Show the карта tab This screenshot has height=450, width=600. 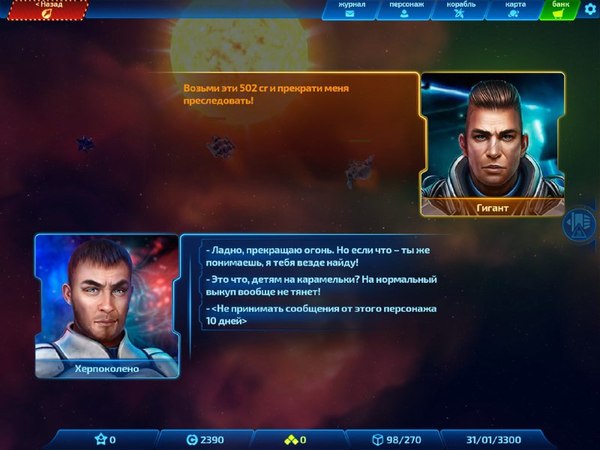click(x=515, y=10)
